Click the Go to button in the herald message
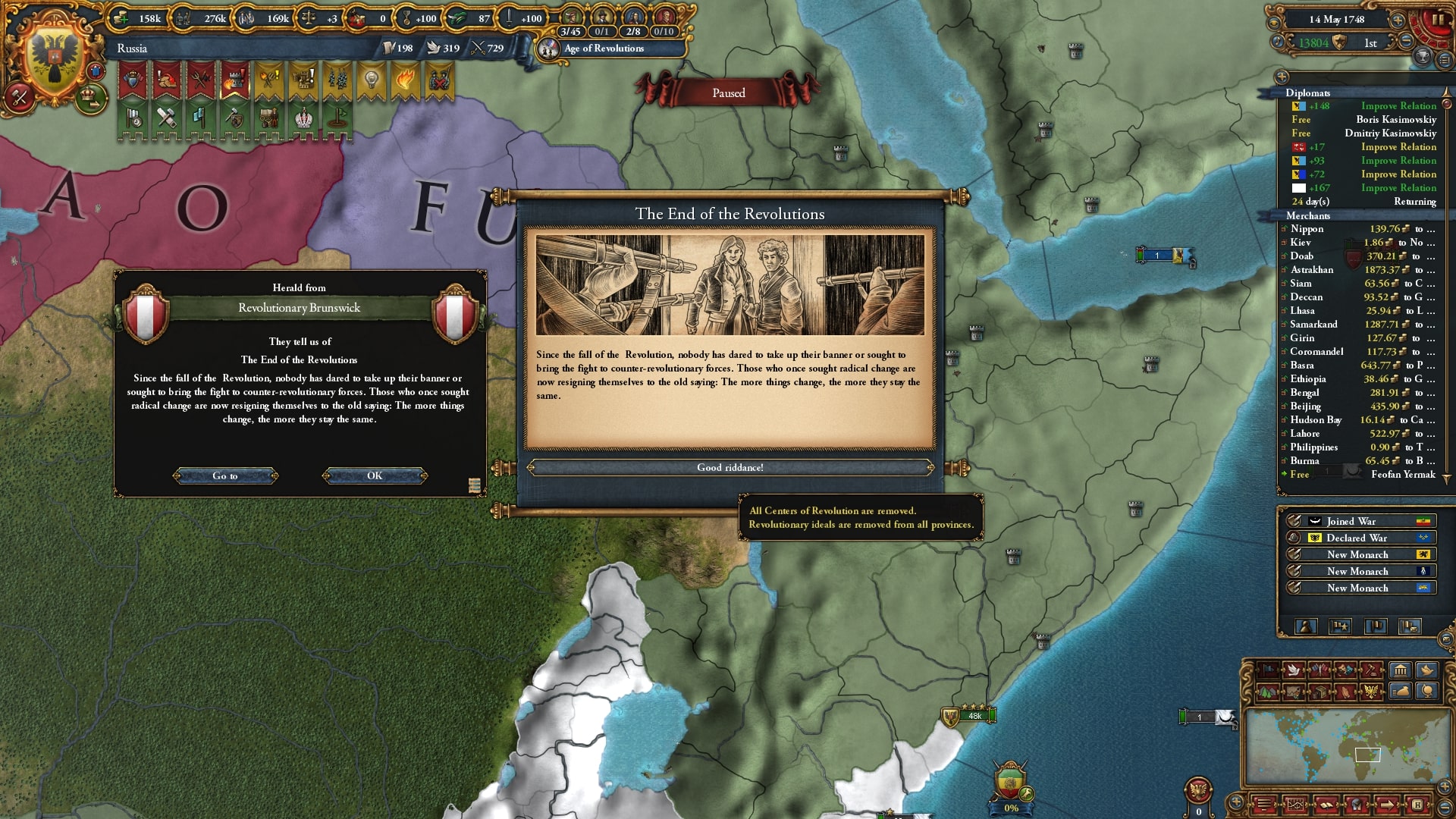Screen dimensions: 1456x819 tap(225, 476)
